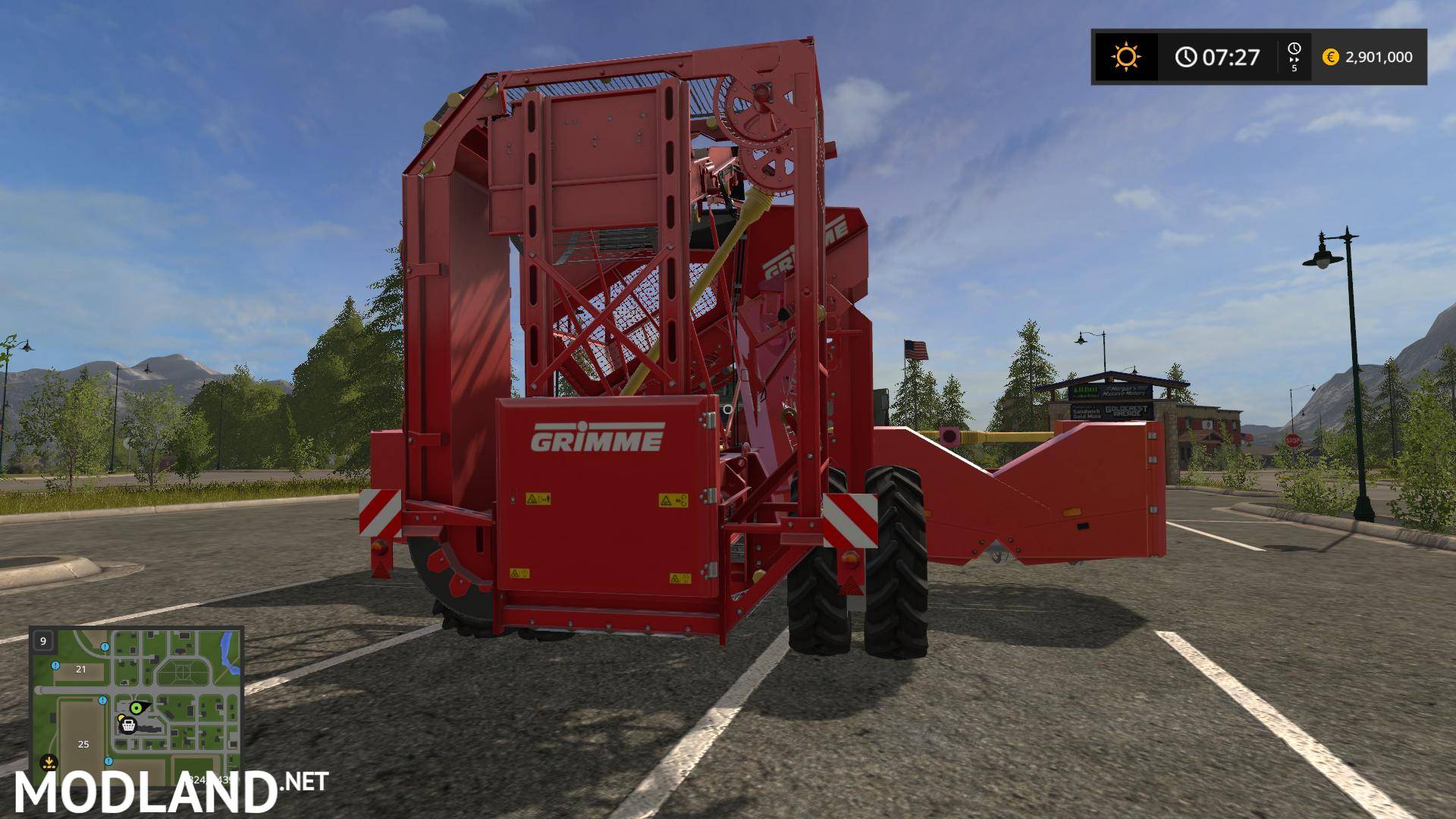Toggle the minimap field number overlay
This screenshot has width=1456, height=819.
pyautogui.click(x=42, y=641)
